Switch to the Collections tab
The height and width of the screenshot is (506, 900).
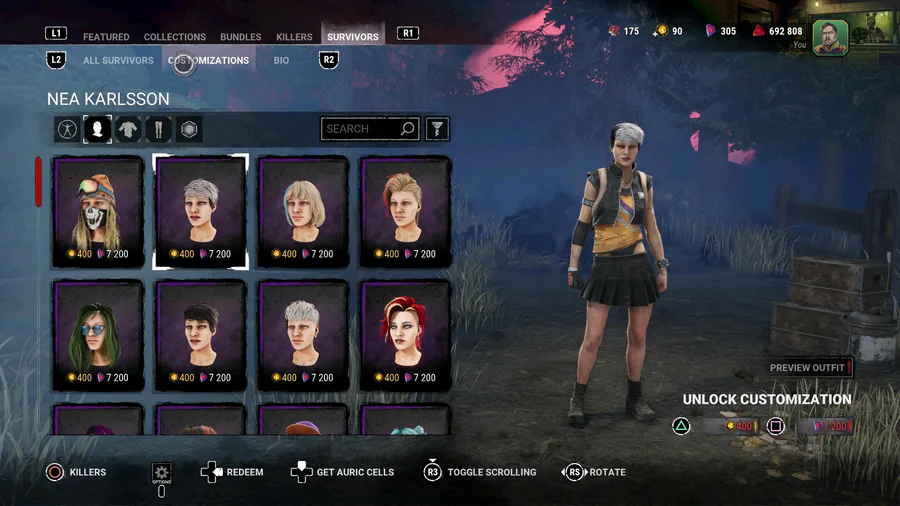point(175,37)
